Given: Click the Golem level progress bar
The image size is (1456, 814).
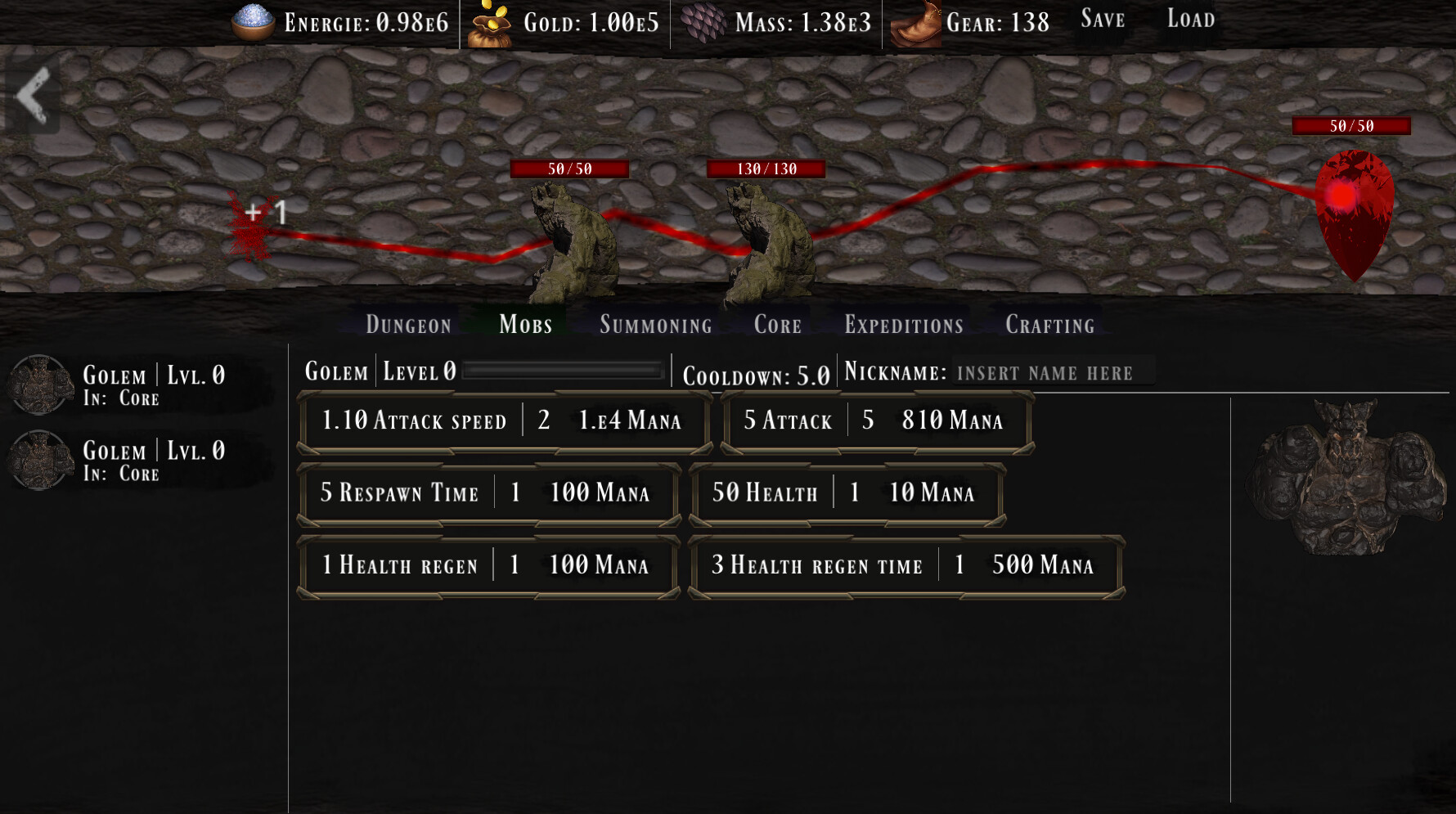Looking at the screenshot, I should 560,371.
